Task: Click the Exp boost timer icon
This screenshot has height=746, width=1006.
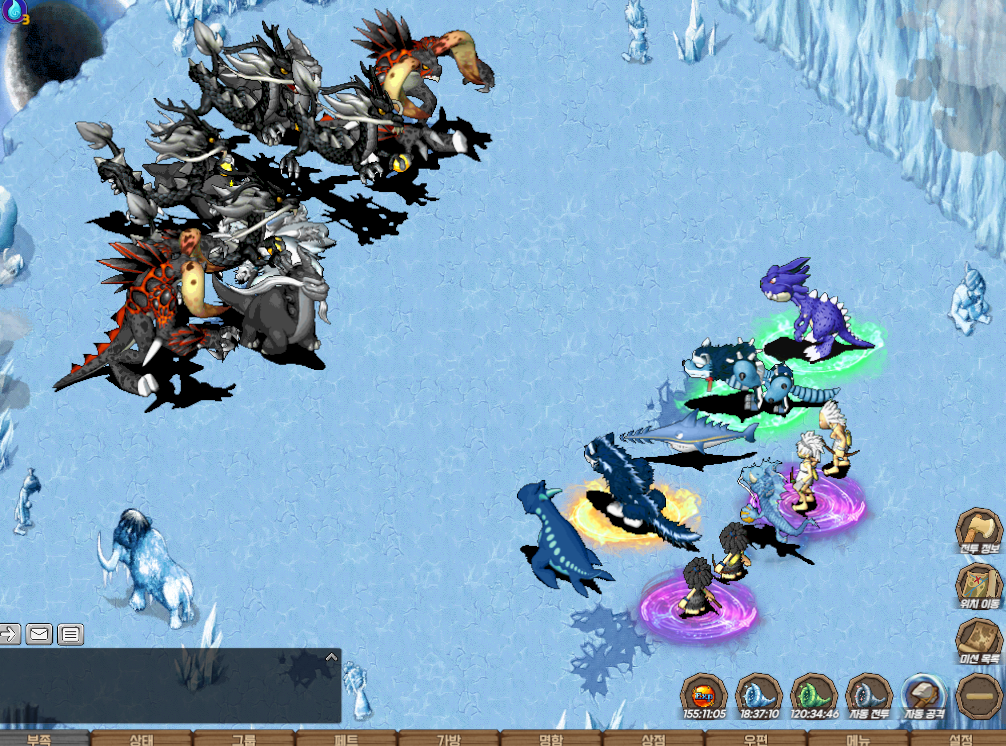Action: [x=704, y=695]
